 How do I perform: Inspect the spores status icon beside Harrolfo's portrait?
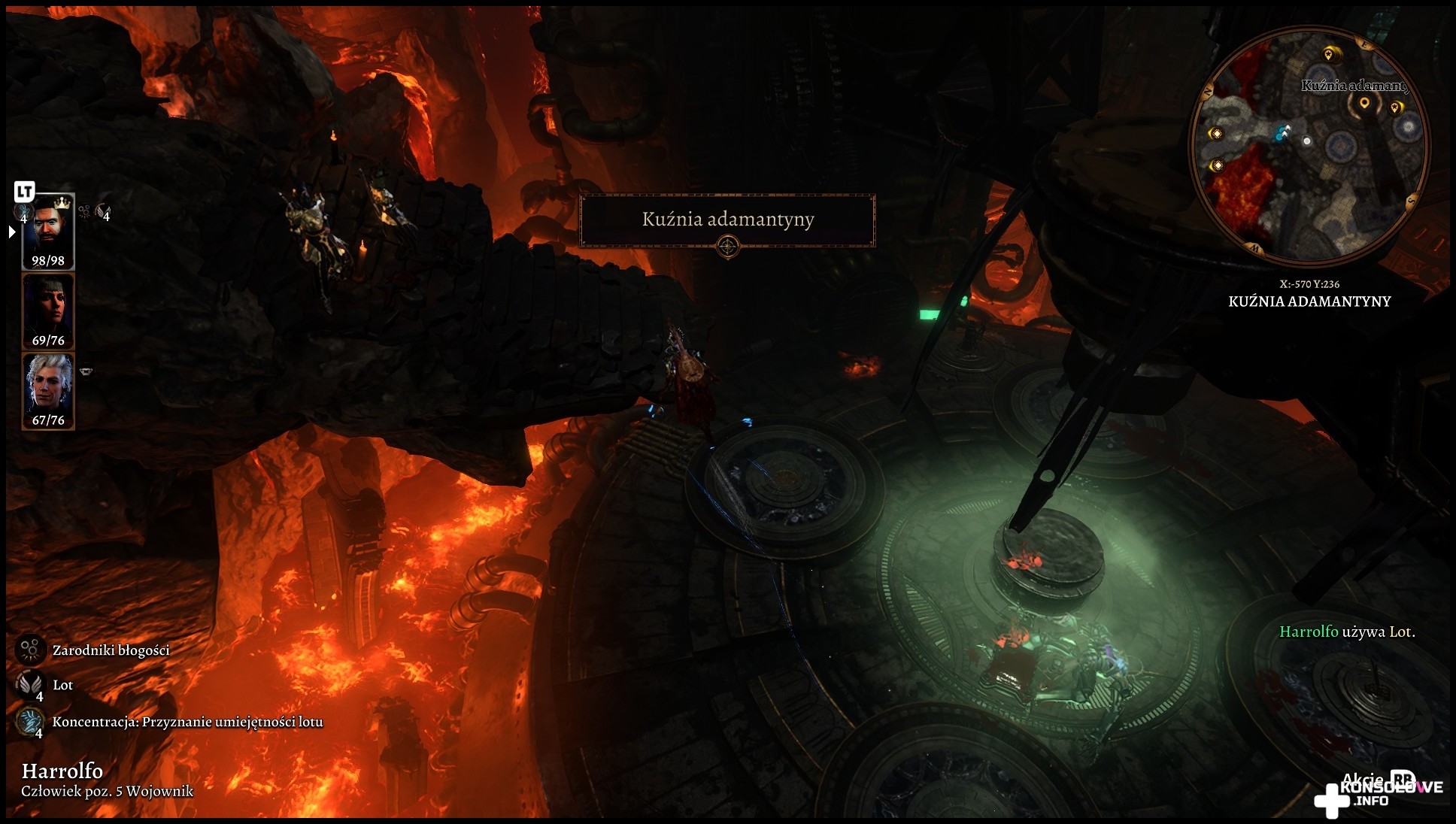coord(84,212)
